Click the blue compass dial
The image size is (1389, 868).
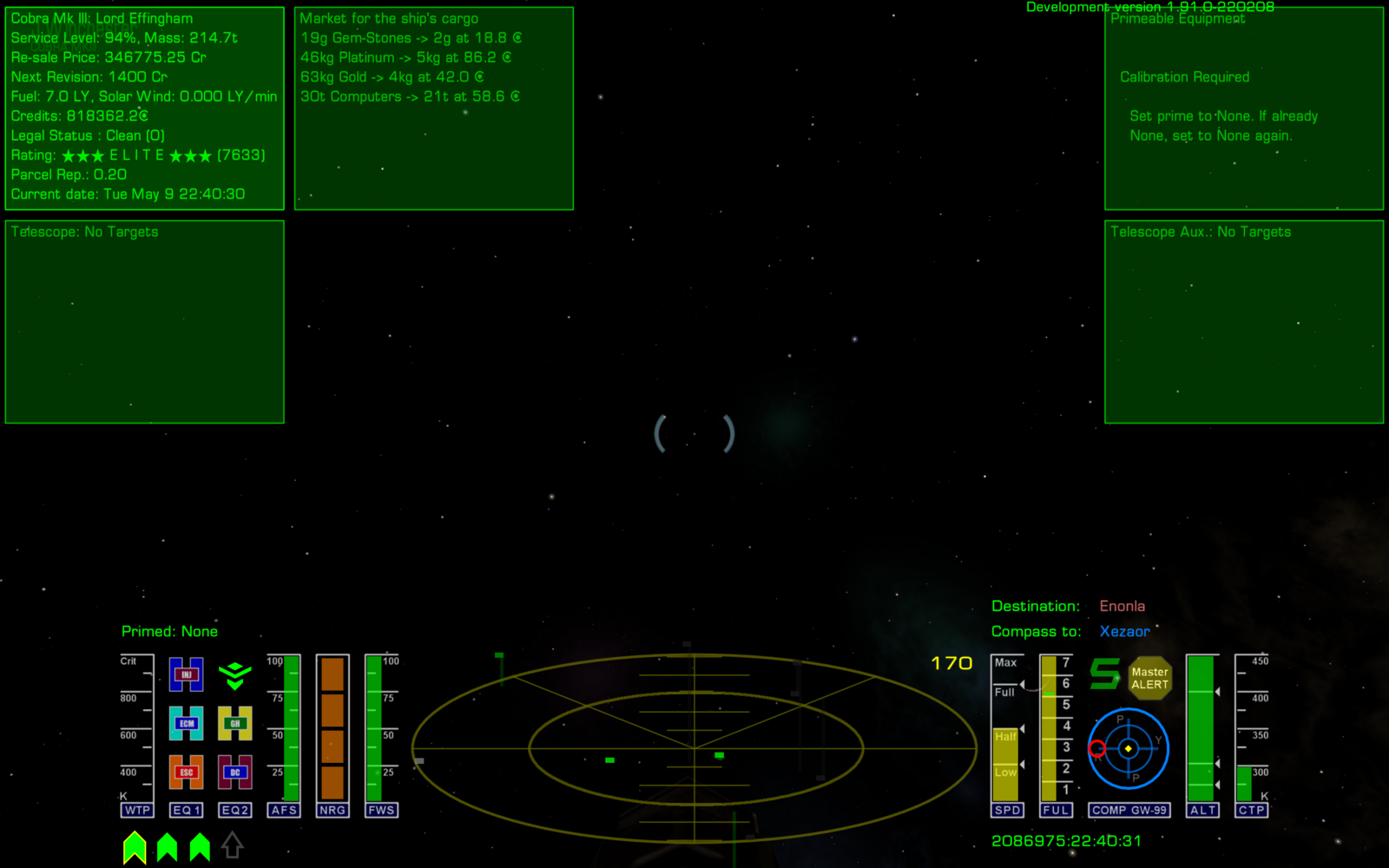(x=1128, y=748)
